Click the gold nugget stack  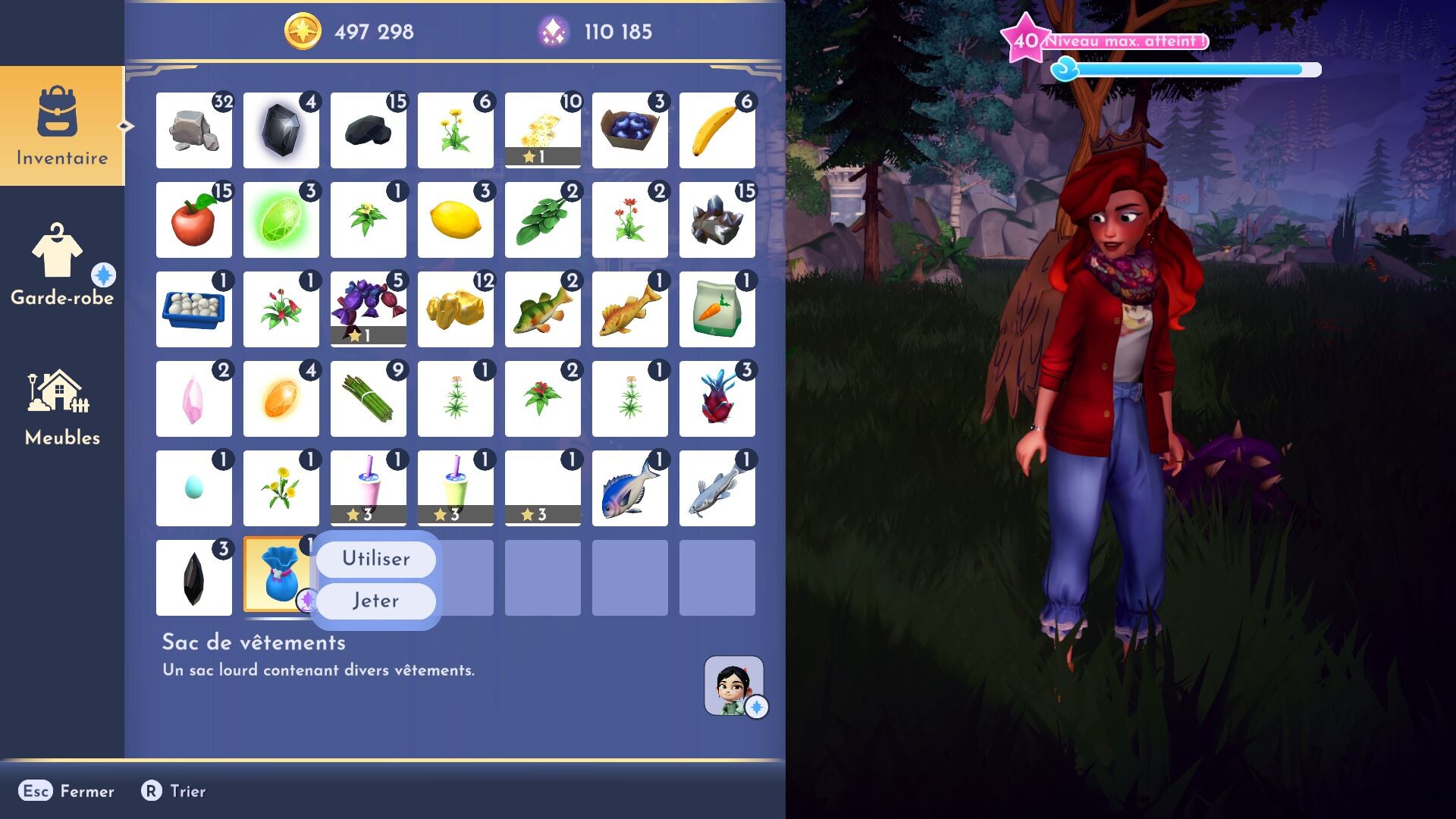click(455, 309)
